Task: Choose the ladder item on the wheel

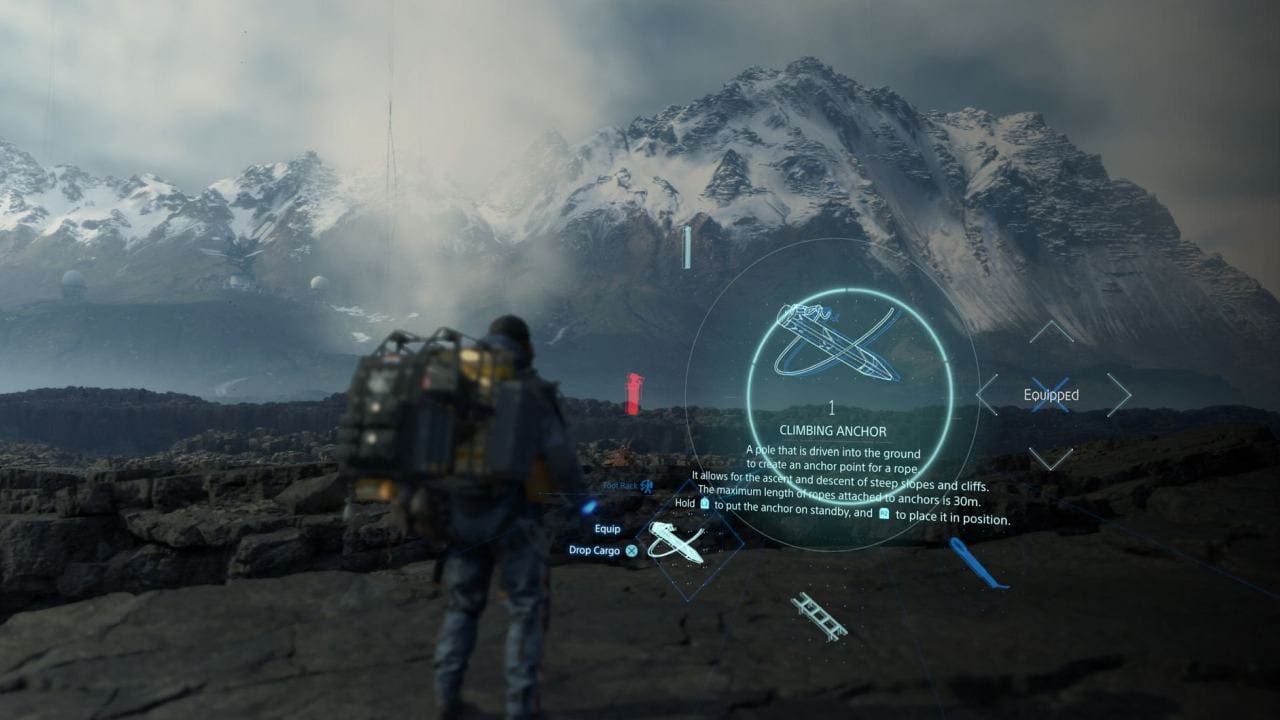Action: point(819,616)
